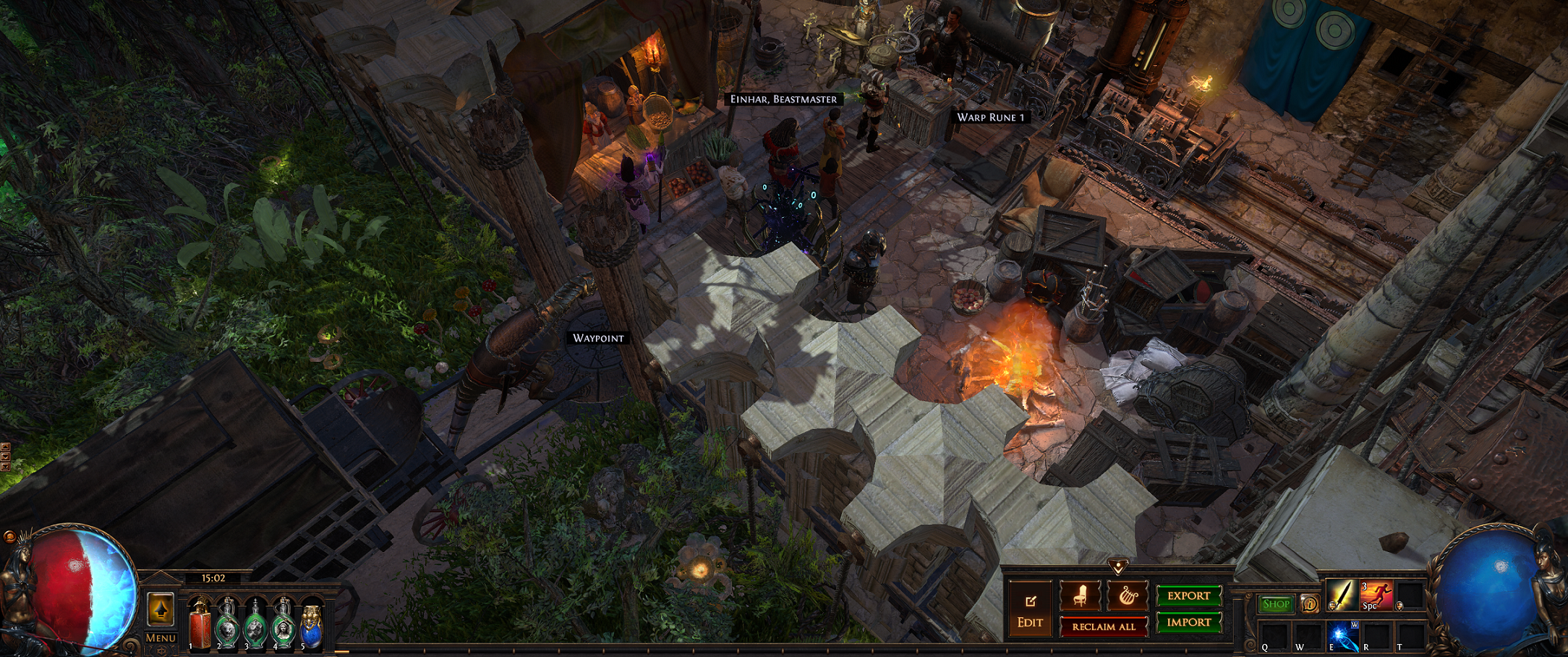Open the chair decorations button

coord(1081,595)
